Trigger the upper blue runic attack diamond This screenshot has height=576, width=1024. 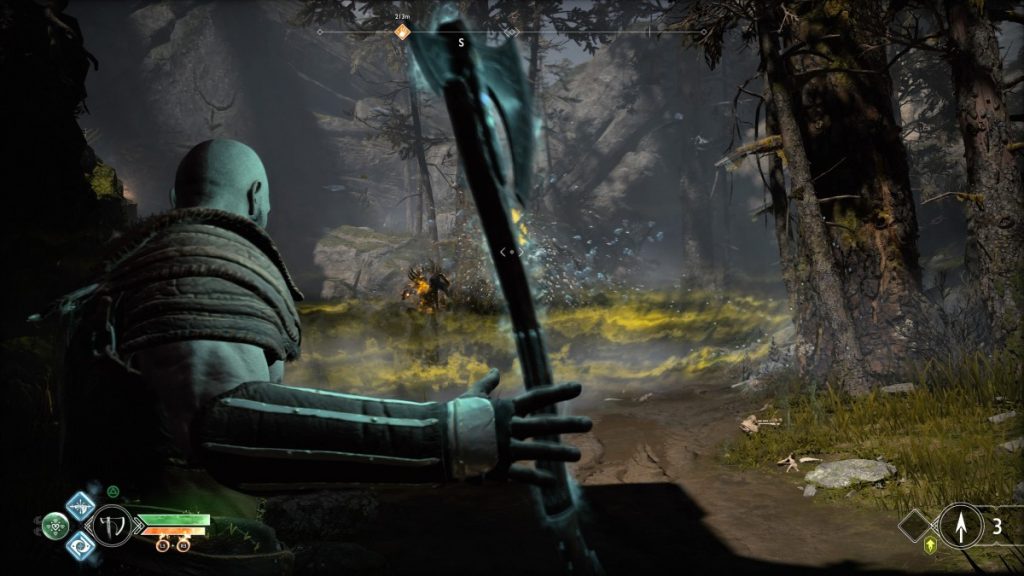(80, 505)
